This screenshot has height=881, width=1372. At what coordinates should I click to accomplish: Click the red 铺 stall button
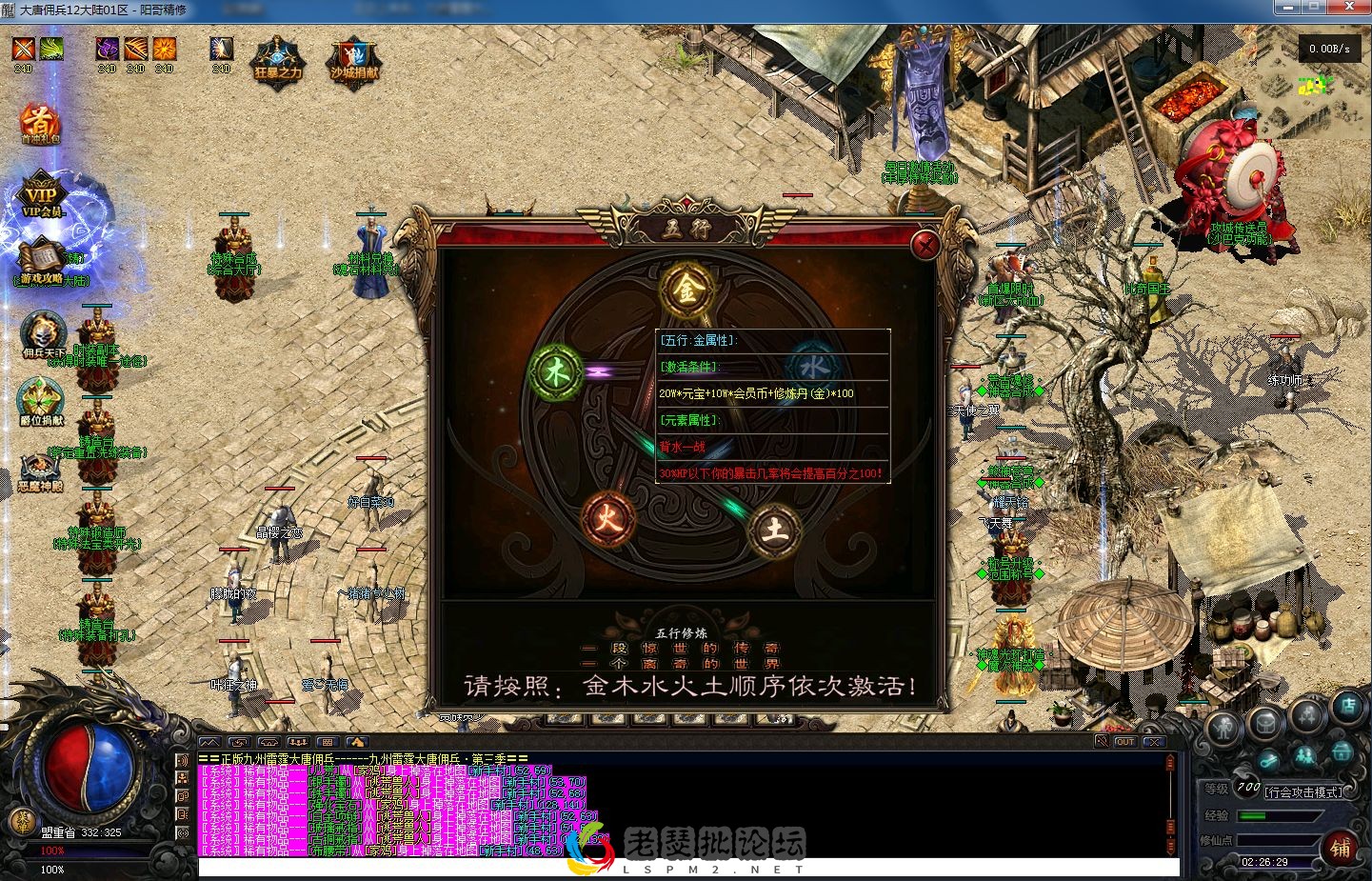pyautogui.click(x=1342, y=849)
